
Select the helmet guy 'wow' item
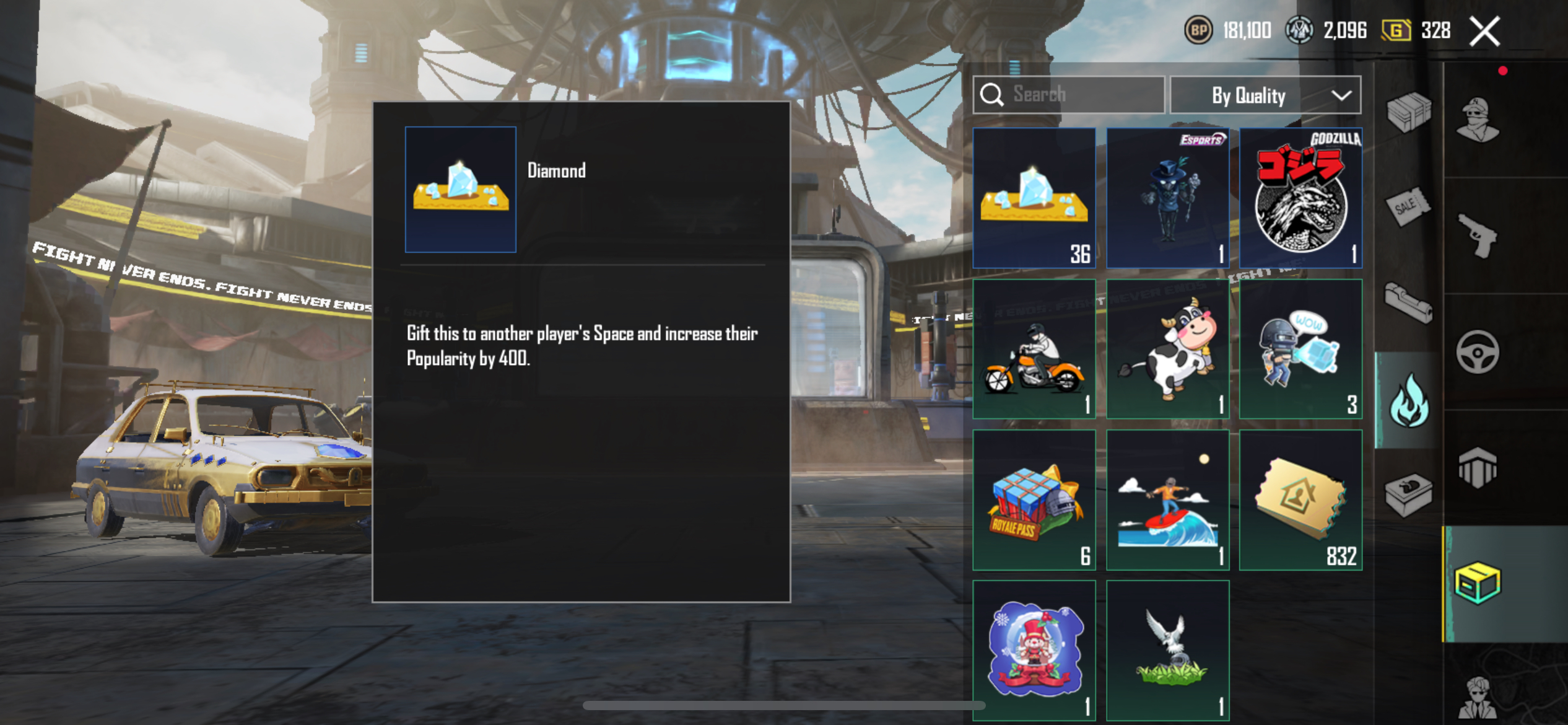coord(1300,348)
